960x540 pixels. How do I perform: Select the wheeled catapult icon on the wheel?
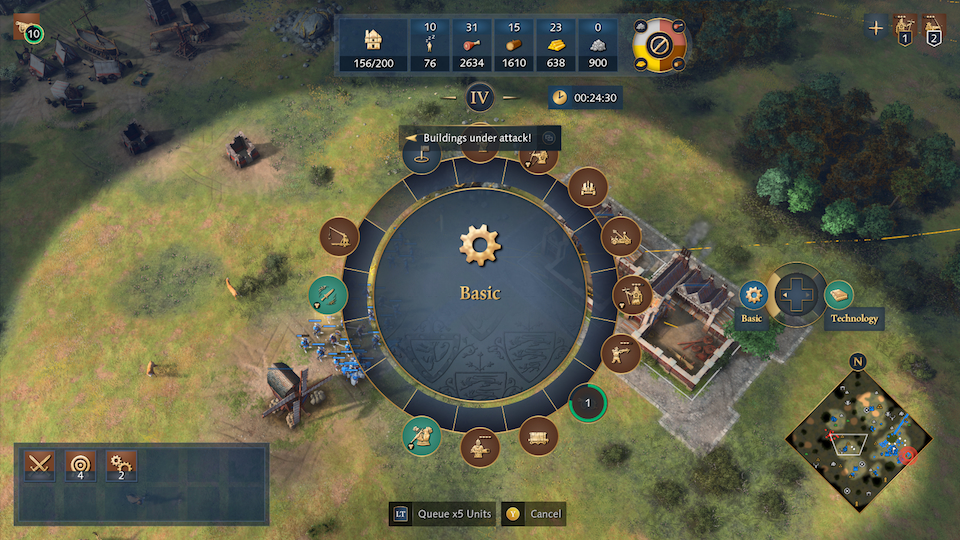coord(620,236)
